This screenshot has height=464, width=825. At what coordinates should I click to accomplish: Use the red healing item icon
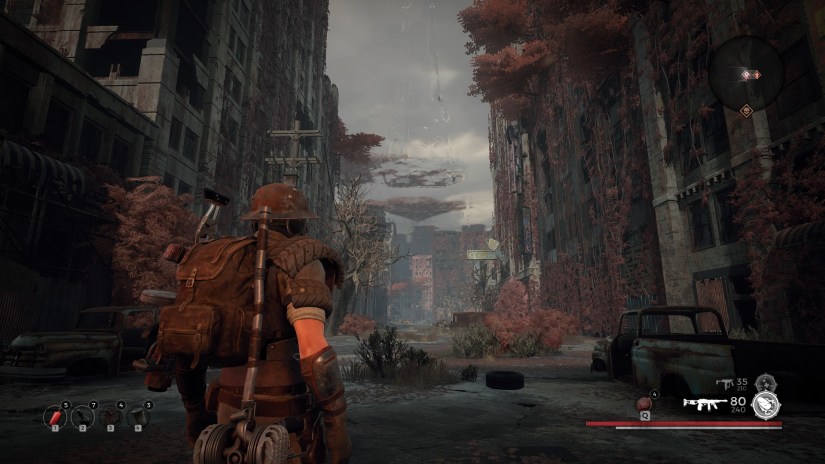[x=644, y=403]
